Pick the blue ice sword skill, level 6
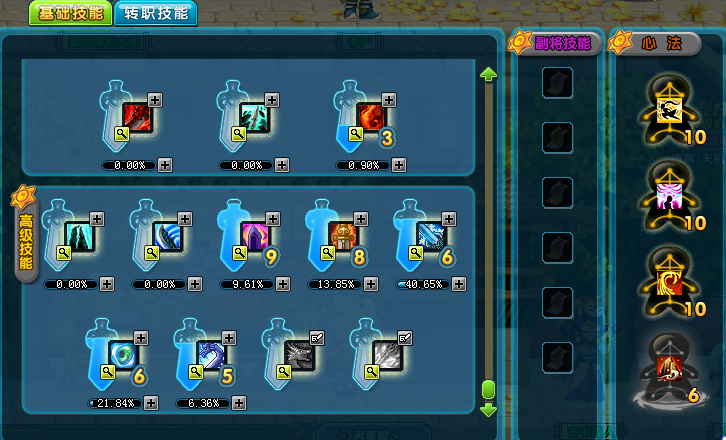The height and width of the screenshot is (440, 726). [x=431, y=236]
